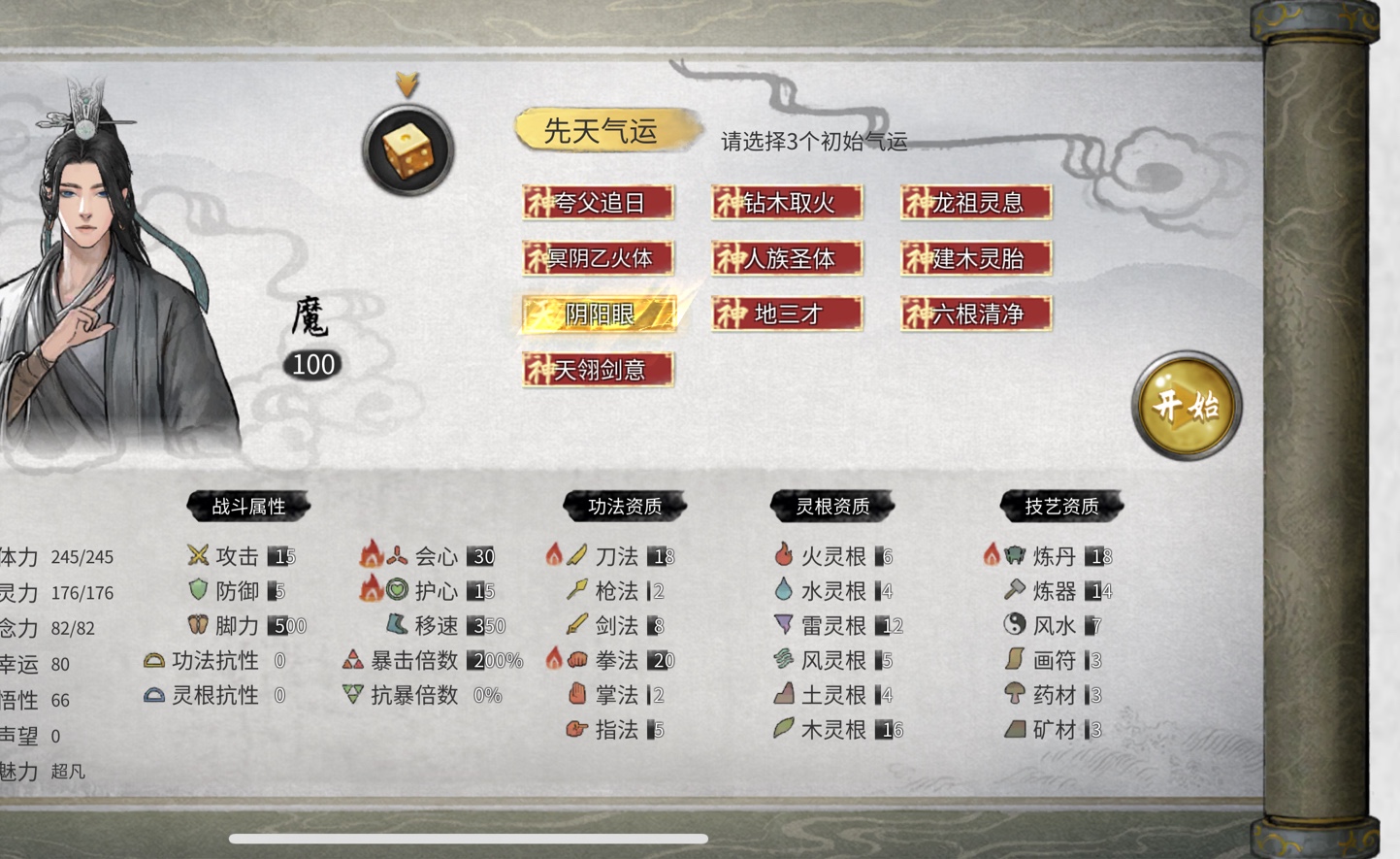Enable the 六根清净 fortune option
1400x859 pixels.
click(975, 314)
